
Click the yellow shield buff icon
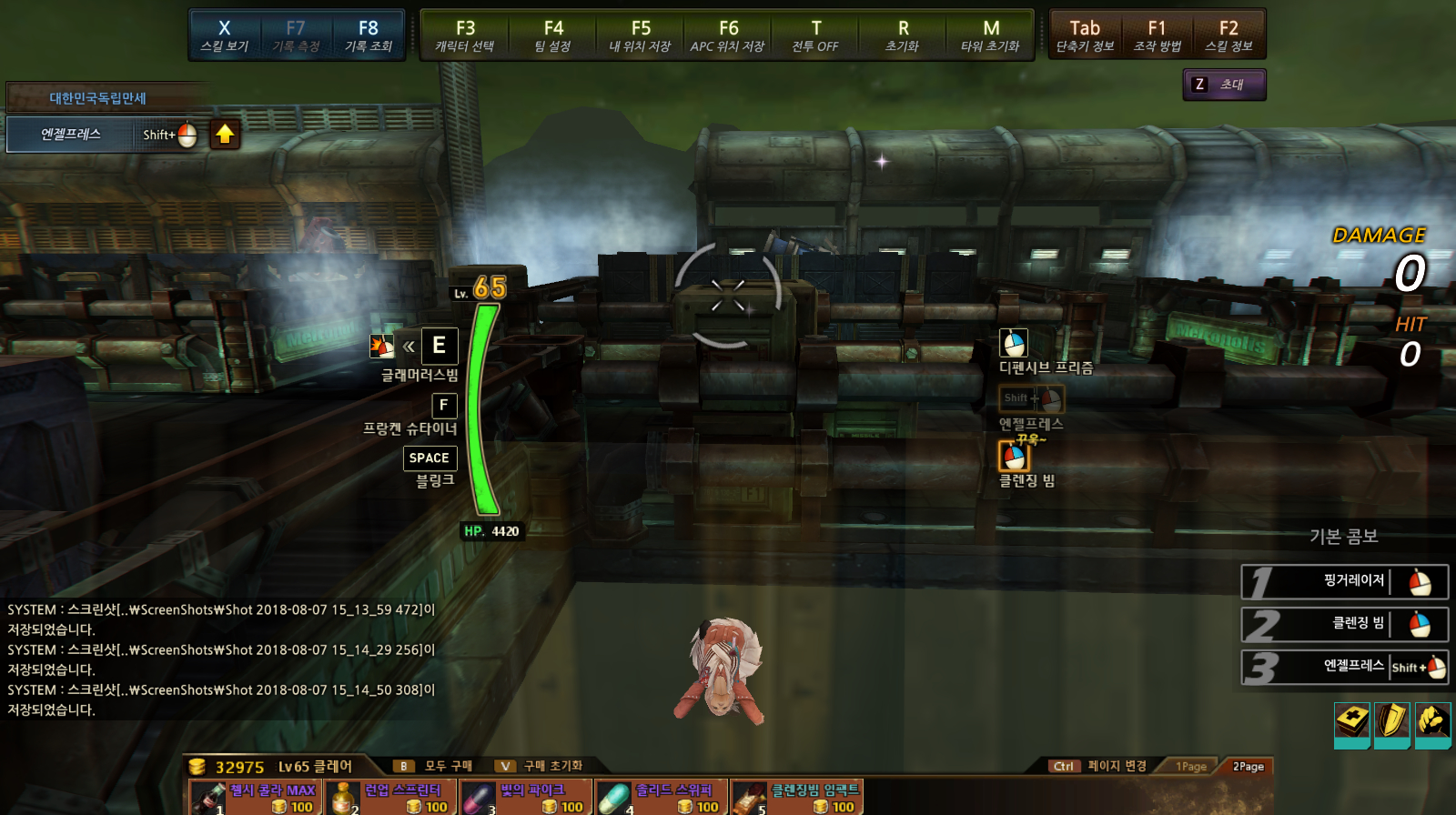[1392, 723]
